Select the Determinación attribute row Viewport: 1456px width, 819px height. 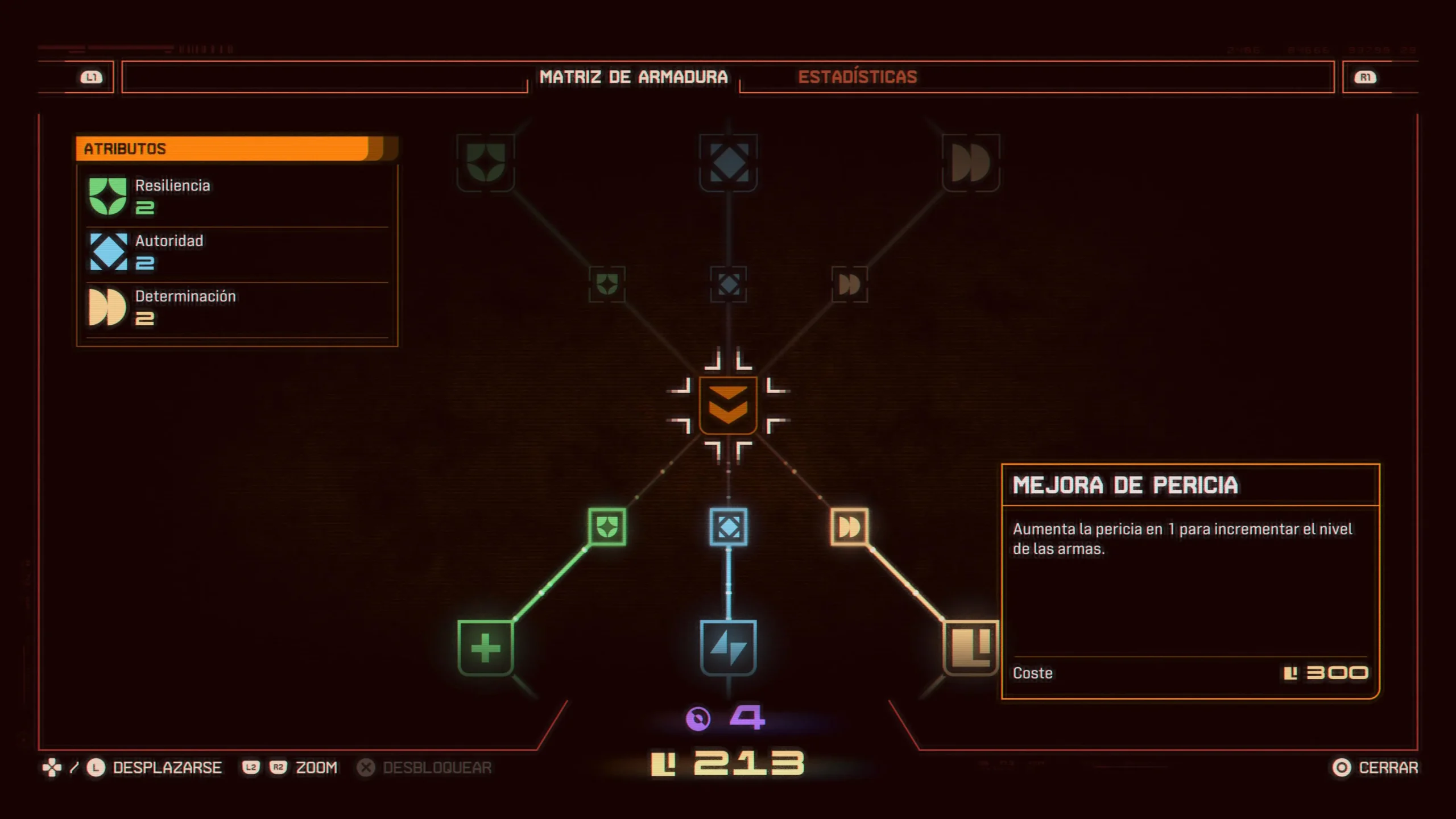tap(237, 307)
